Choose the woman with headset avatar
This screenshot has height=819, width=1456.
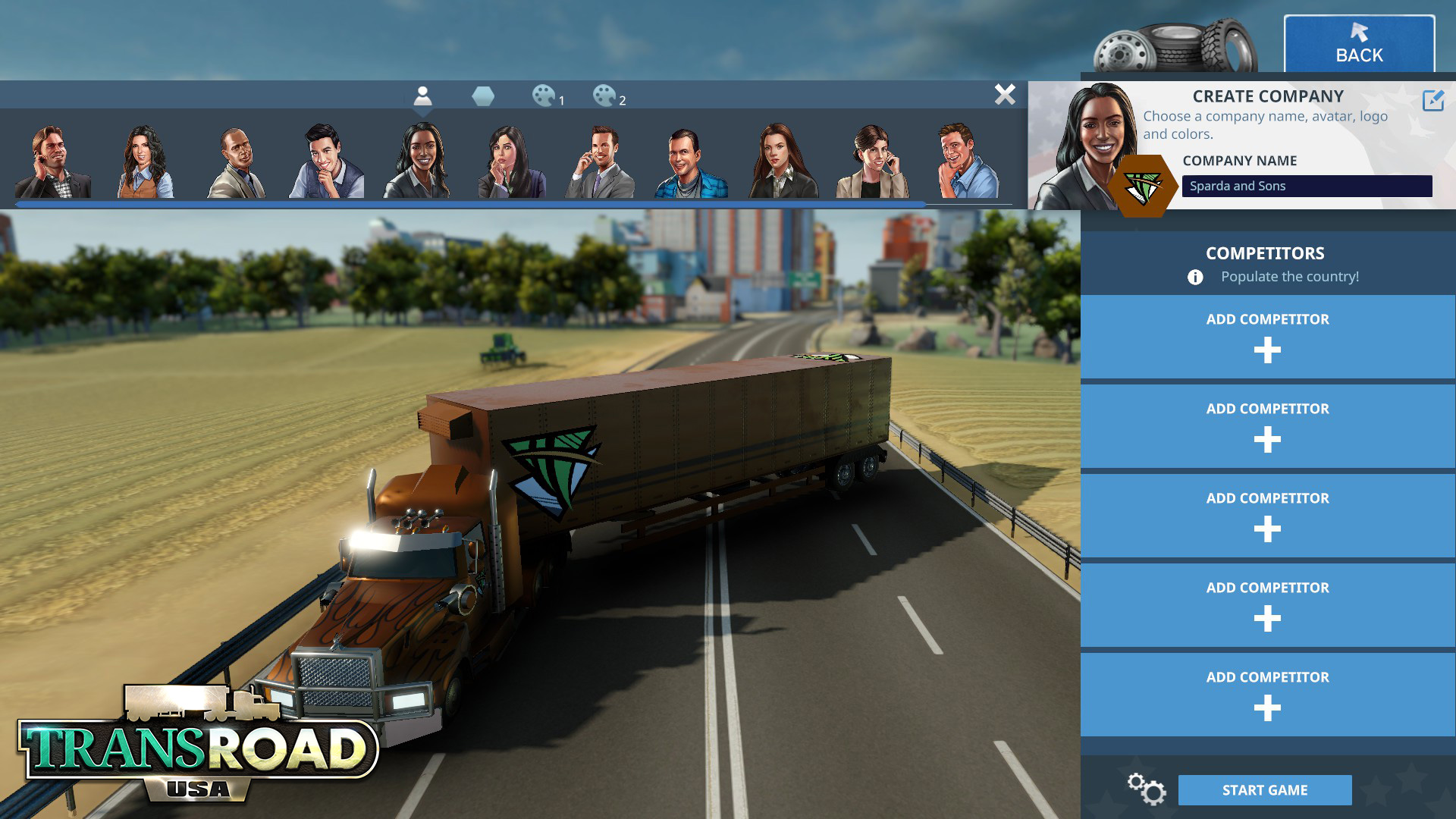tap(872, 162)
